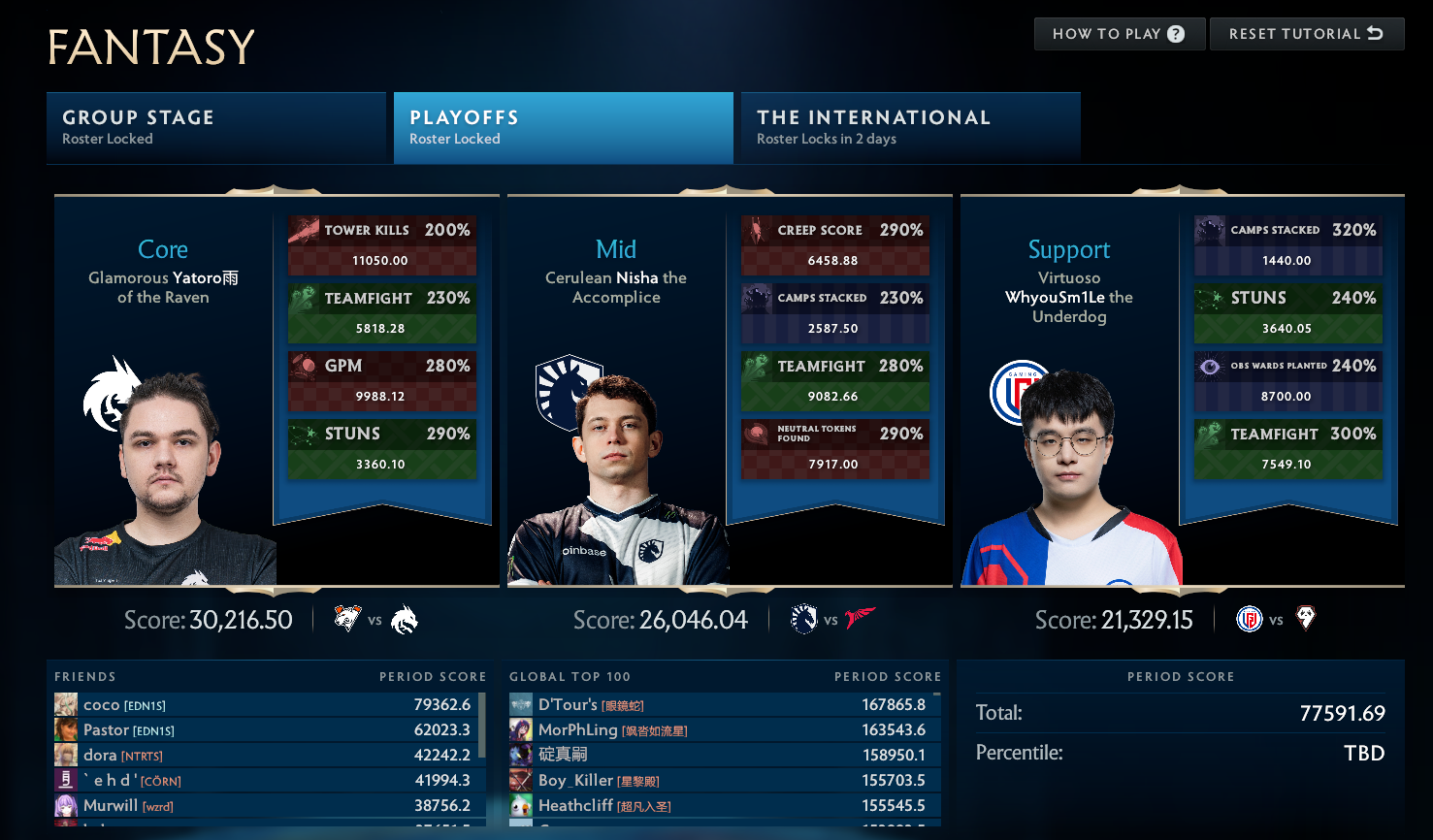Click the Creep Score icon on Nisha's card

click(x=757, y=230)
